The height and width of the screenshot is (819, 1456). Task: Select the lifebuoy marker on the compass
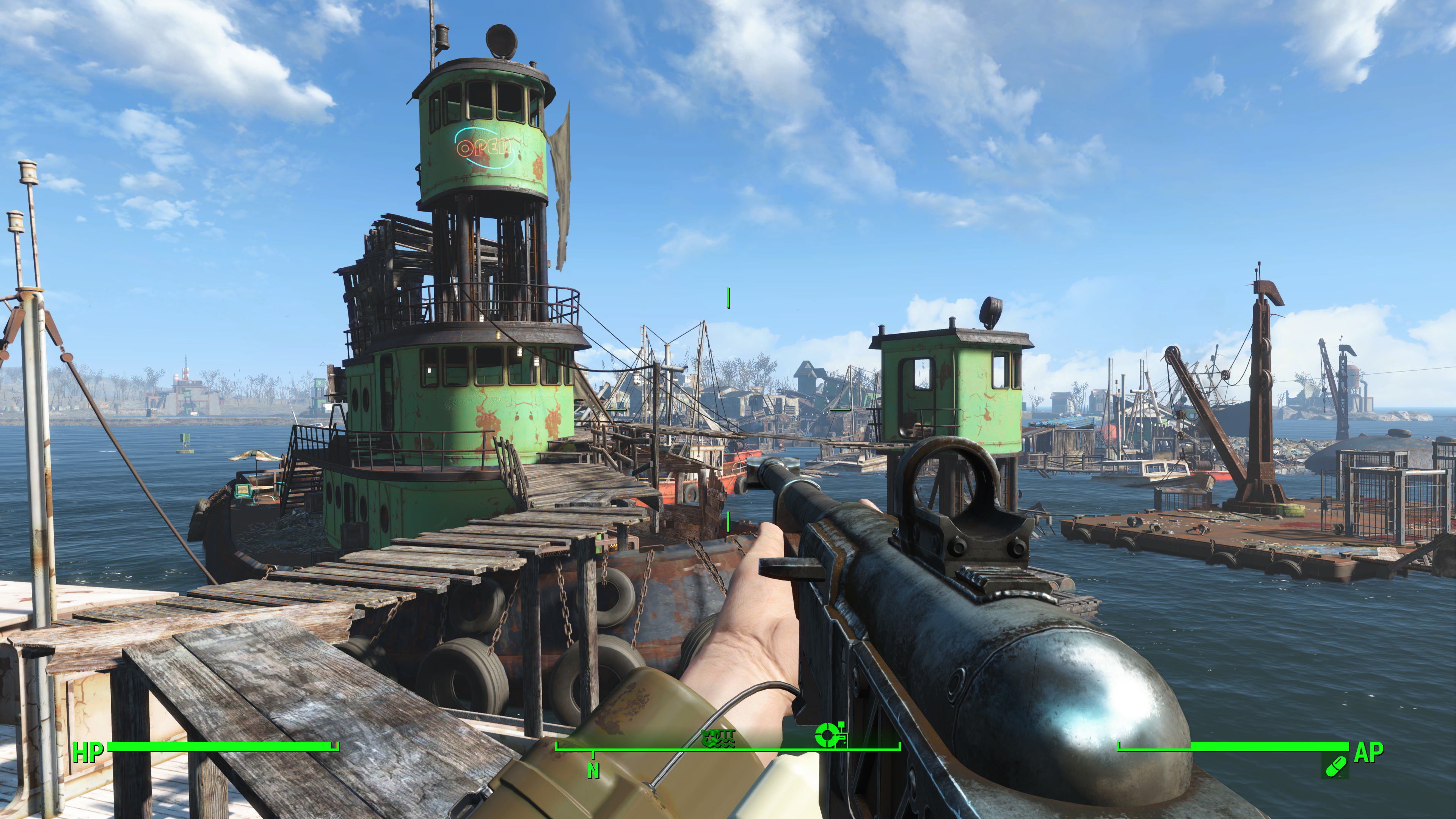(830, 735)
